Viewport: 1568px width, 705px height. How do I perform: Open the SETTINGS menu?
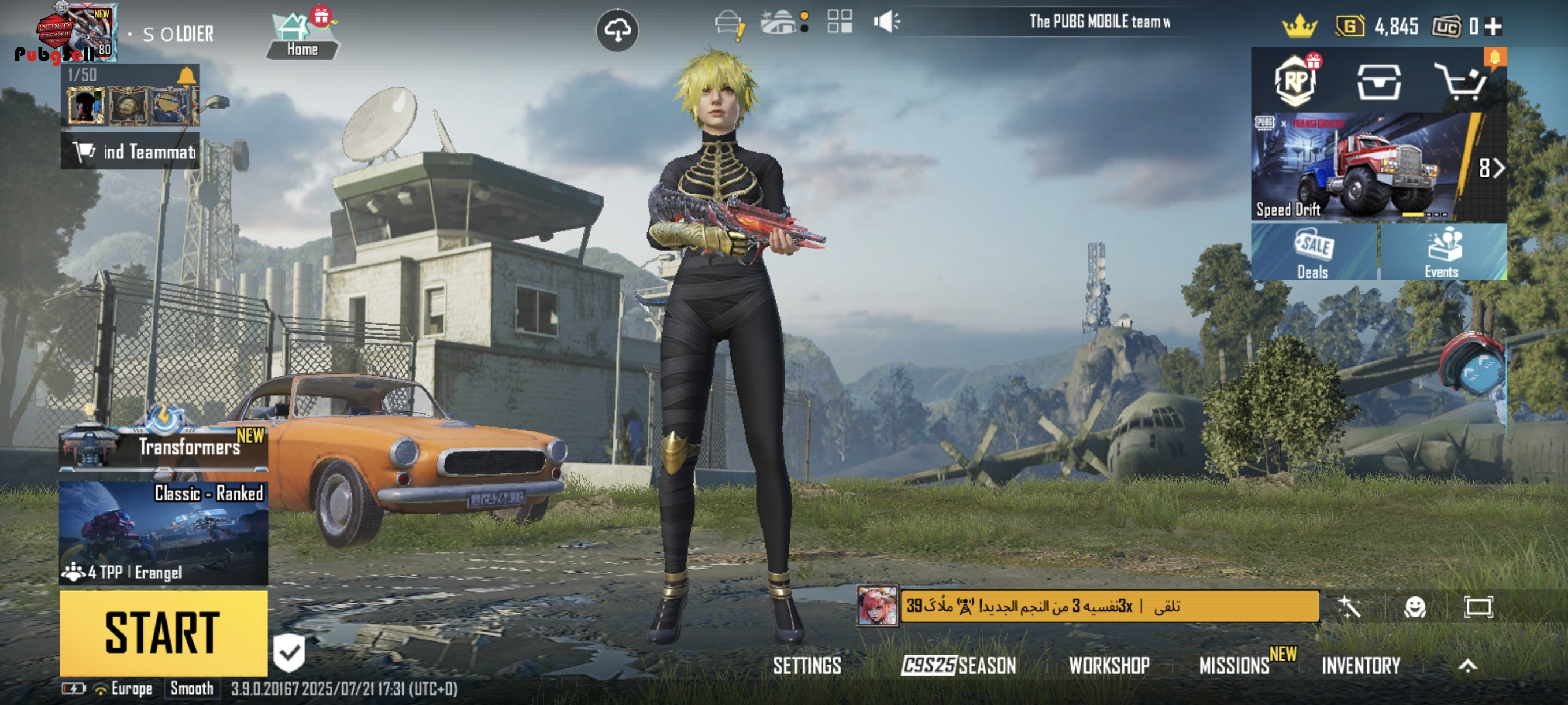pyautogui.click(x=807, y=666)
